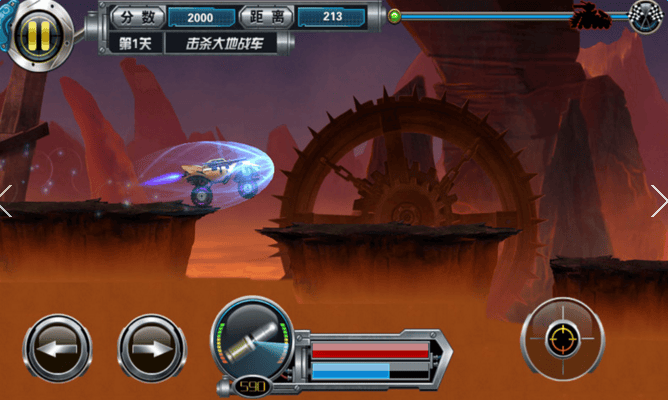Tap the right arrow move button
Viewport: 668px width, 400px height.
pos(152,349)
